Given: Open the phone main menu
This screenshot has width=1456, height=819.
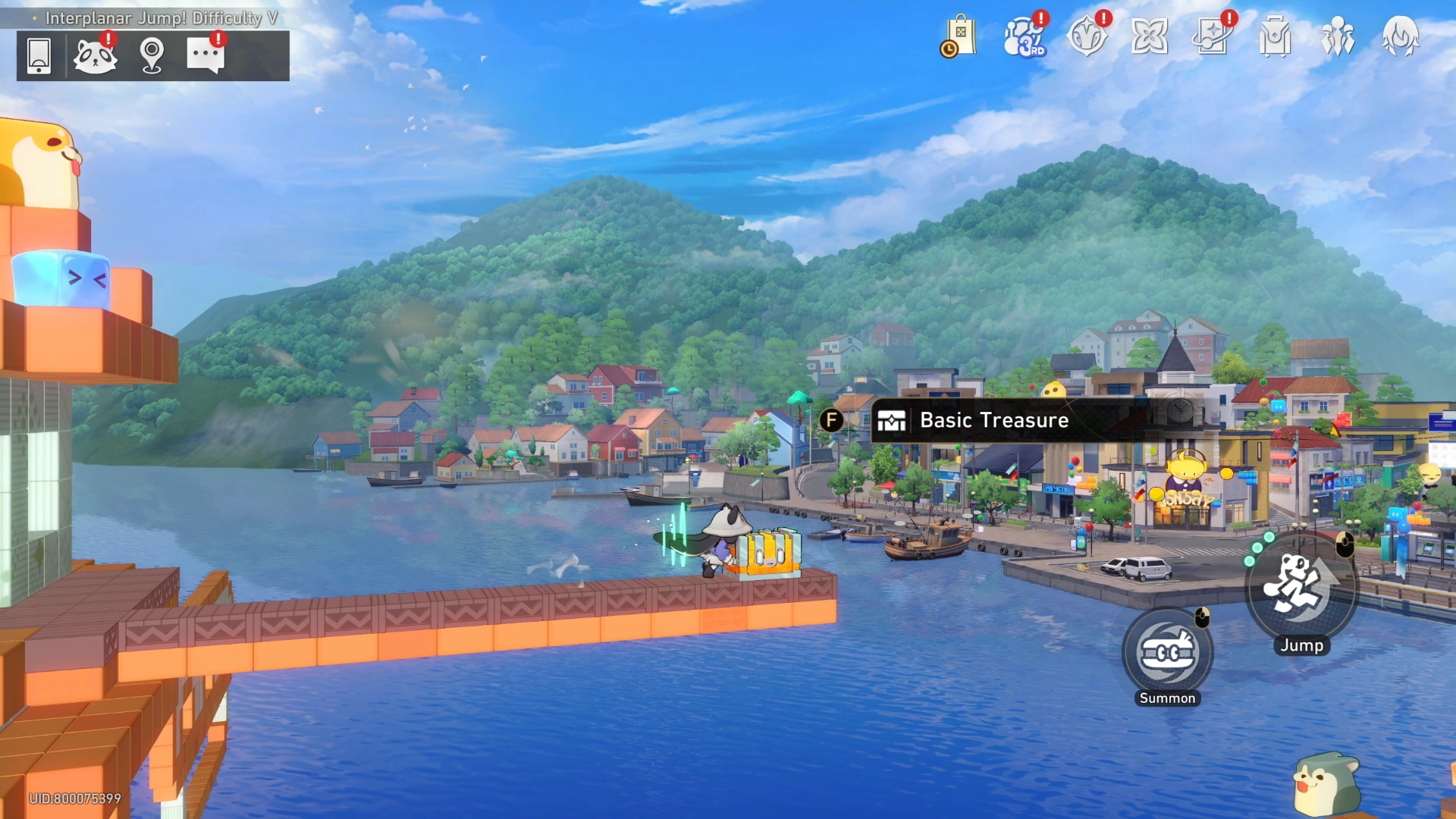Looking at the screenshot, I should pyautogui.click(x=39, y=55).
